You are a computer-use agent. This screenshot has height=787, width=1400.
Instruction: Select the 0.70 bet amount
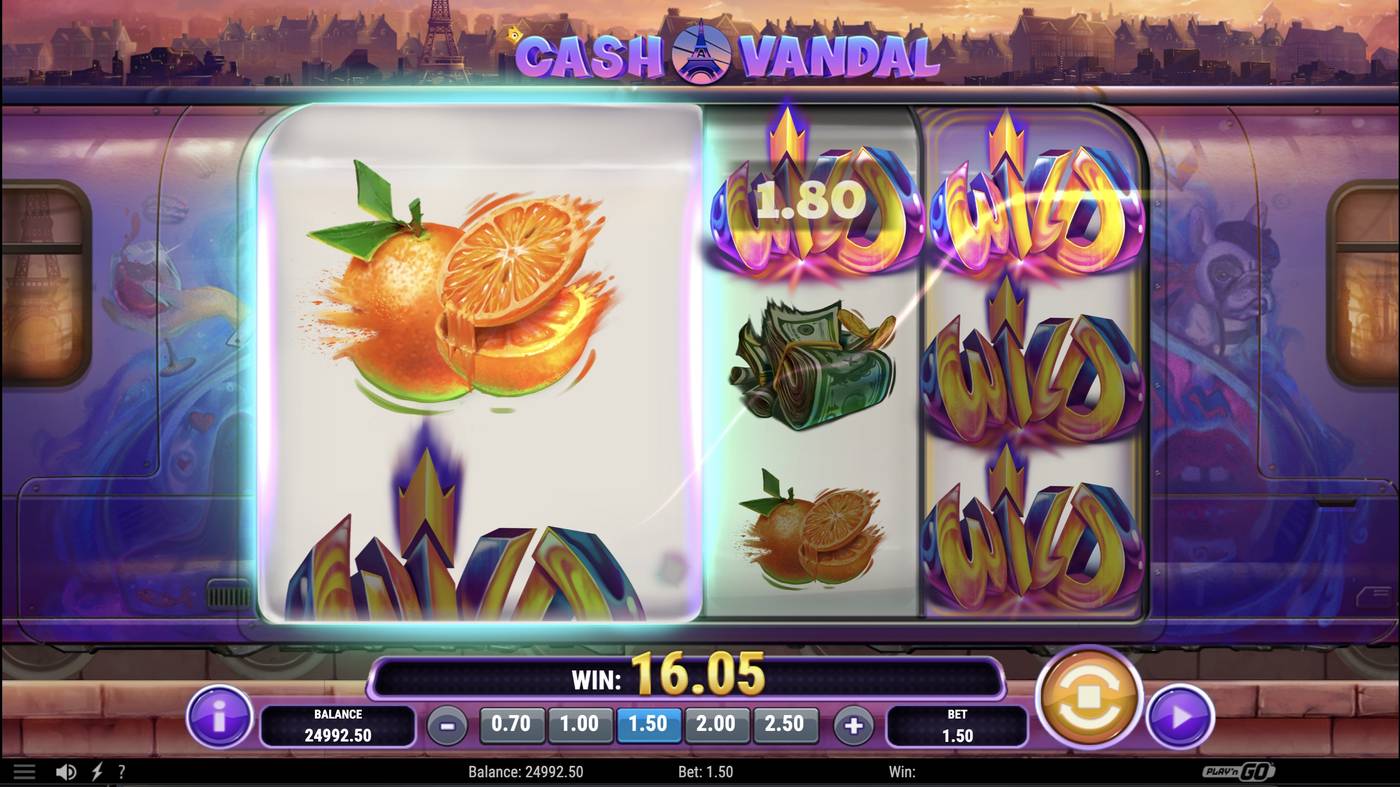pos(513,722)
